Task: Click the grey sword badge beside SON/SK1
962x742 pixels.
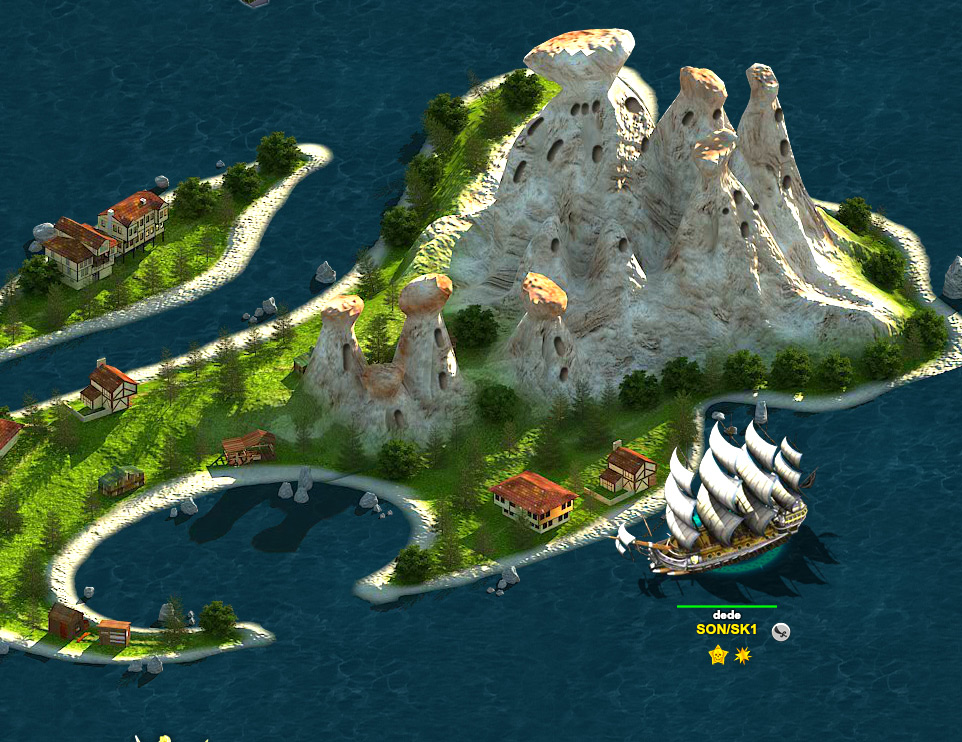Action: click(782, 631)
